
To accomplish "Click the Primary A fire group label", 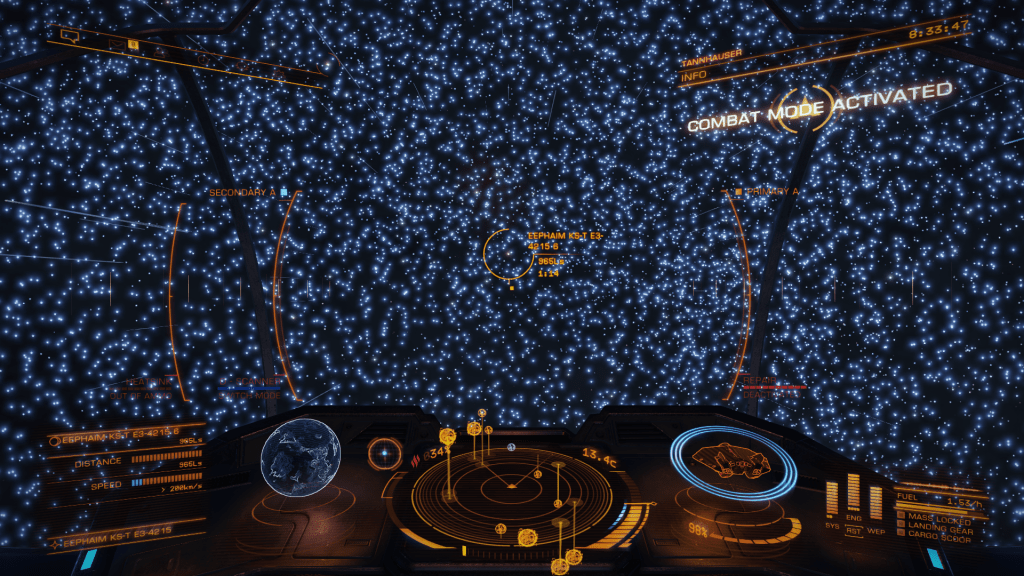I will click(x=773, y=191).
